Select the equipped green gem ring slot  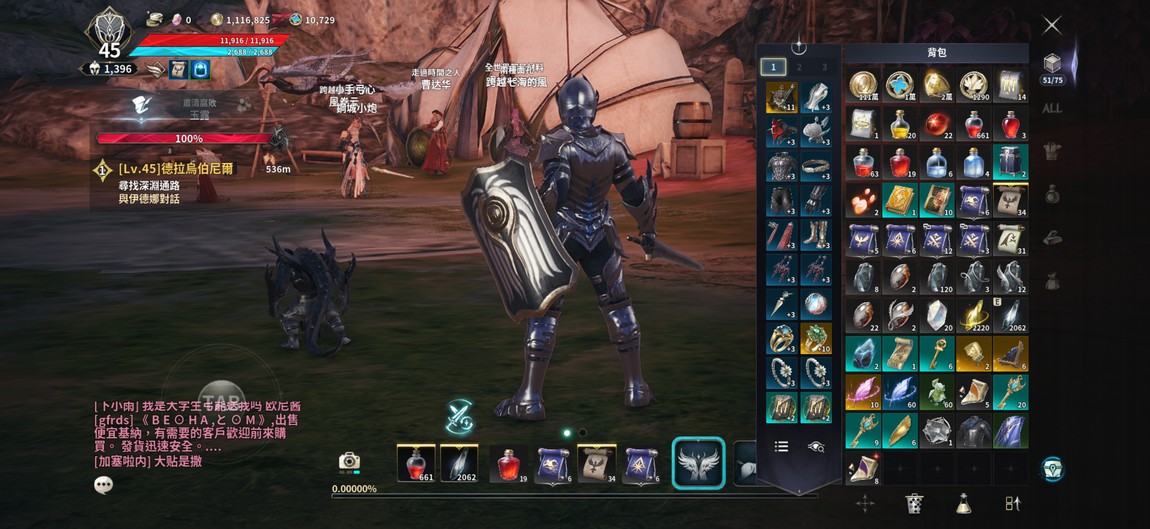pyautogui.click(x=816, y=339)
